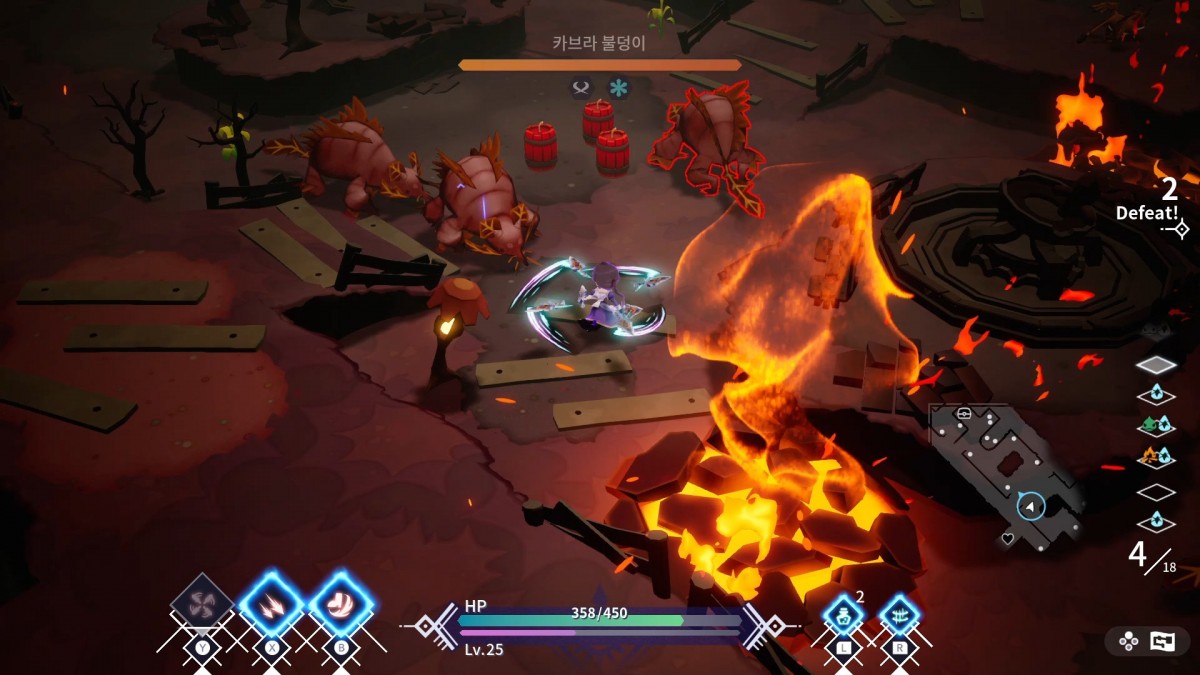This screenshot has height=675, width=1200.
Task: Activate the fence-shaped item slot
Action: click(900, 615)
